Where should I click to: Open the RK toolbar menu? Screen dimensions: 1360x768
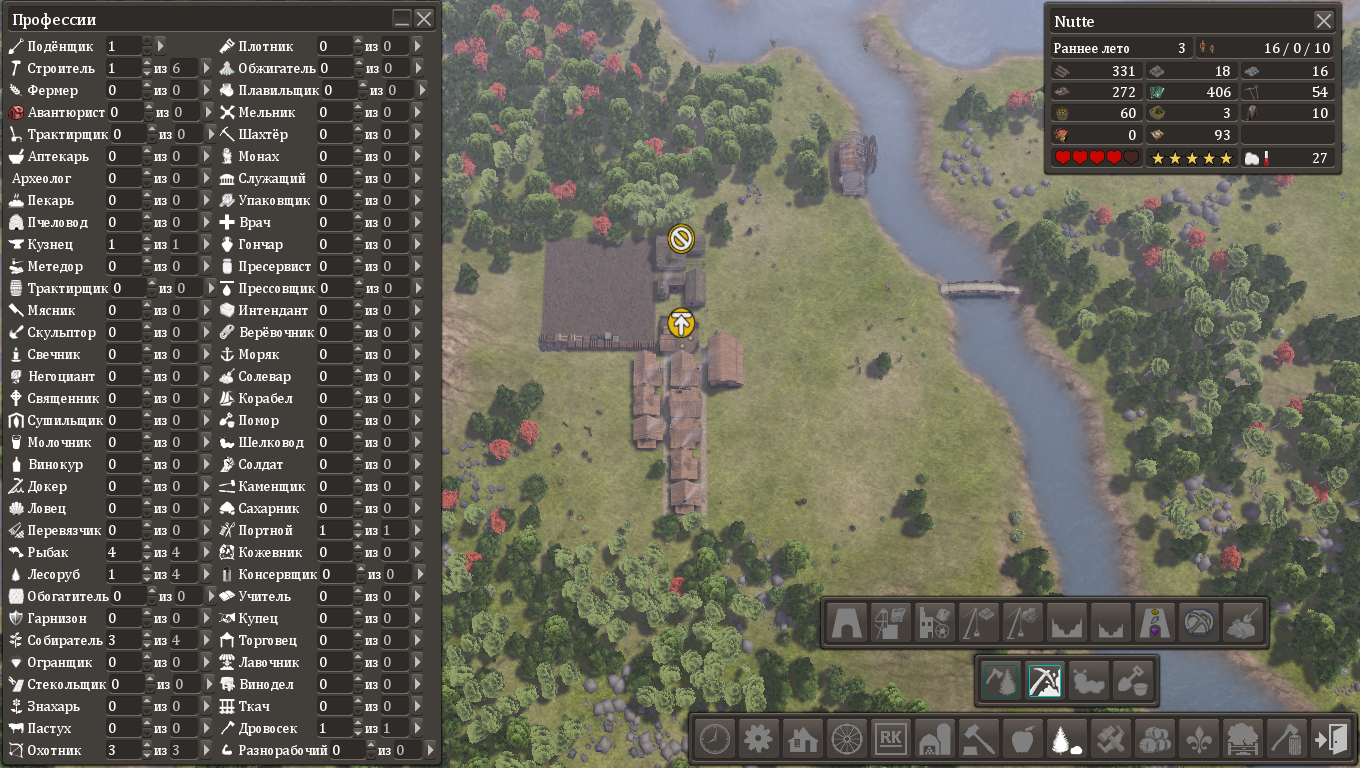(890, 740)
